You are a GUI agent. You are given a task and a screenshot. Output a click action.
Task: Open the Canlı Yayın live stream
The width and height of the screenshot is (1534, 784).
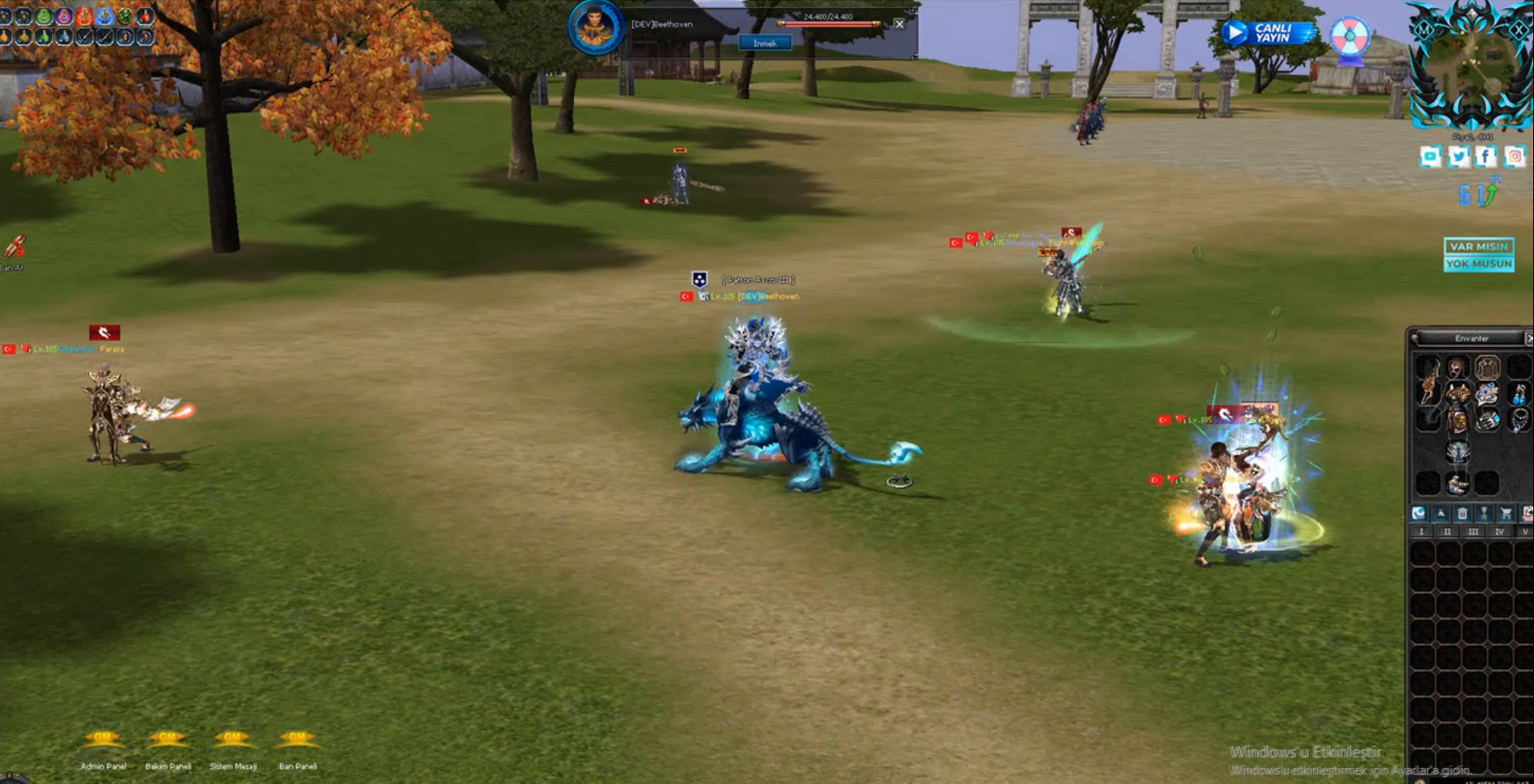(1267, 33)
